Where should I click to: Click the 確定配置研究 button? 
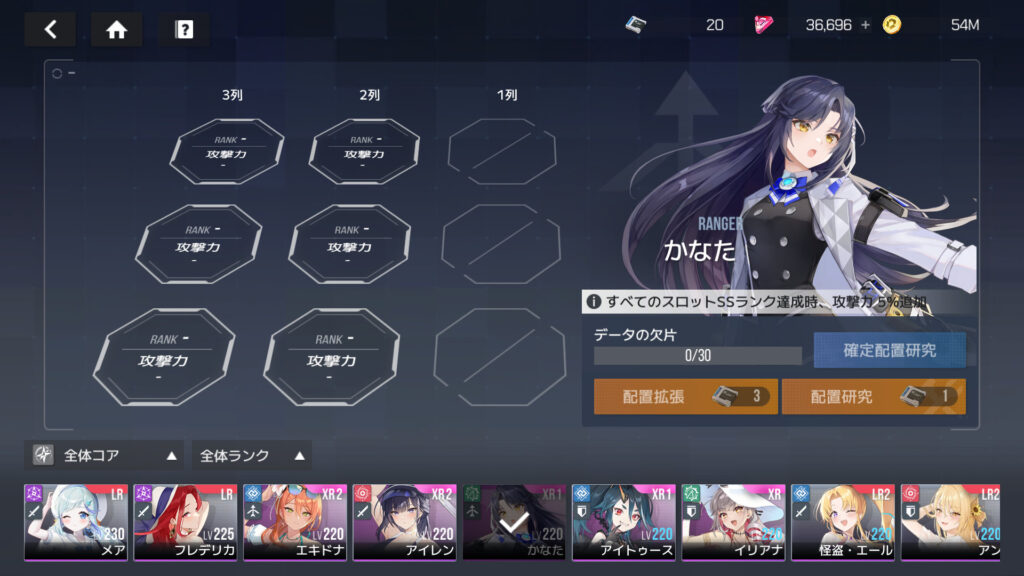tap(889, 350)
